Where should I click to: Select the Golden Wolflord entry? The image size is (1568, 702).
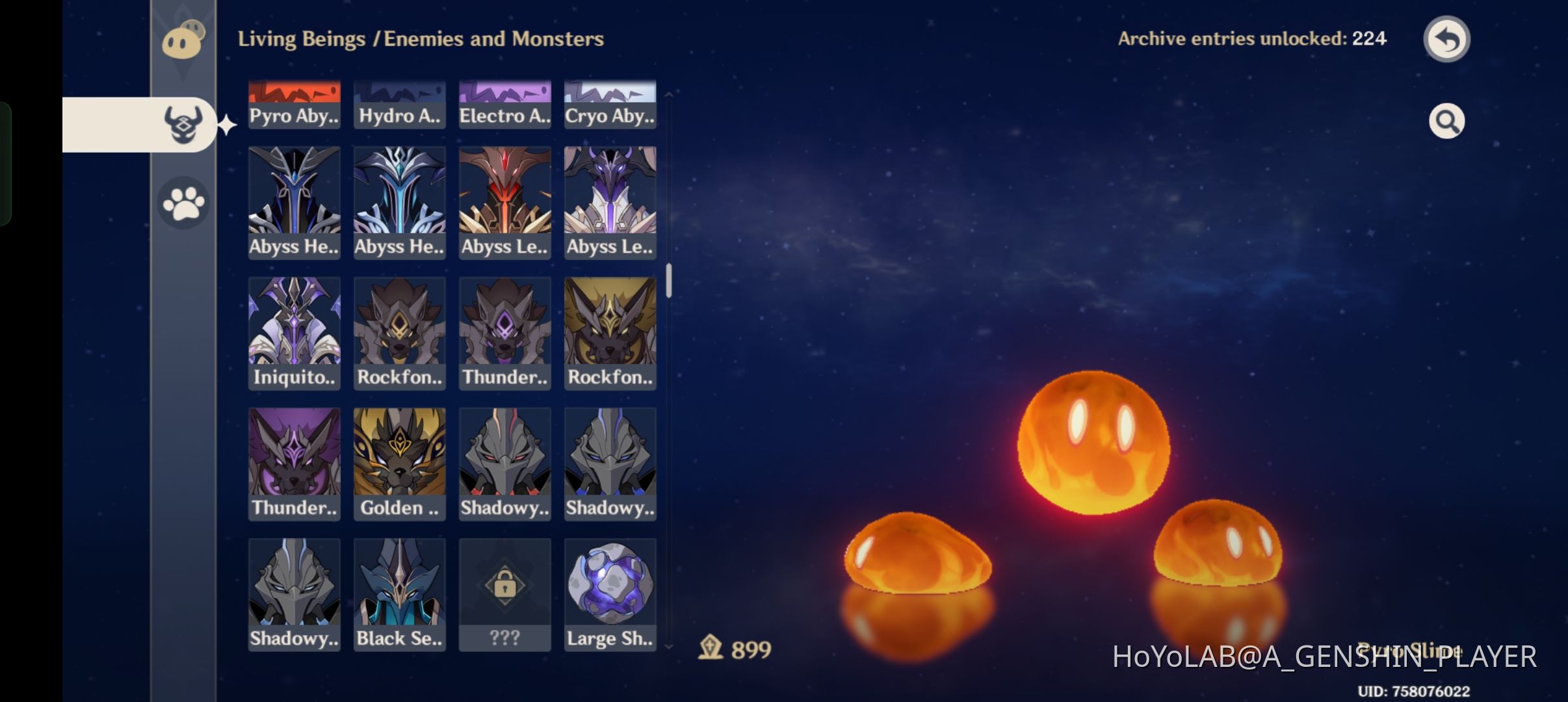(x=399, y=463)
